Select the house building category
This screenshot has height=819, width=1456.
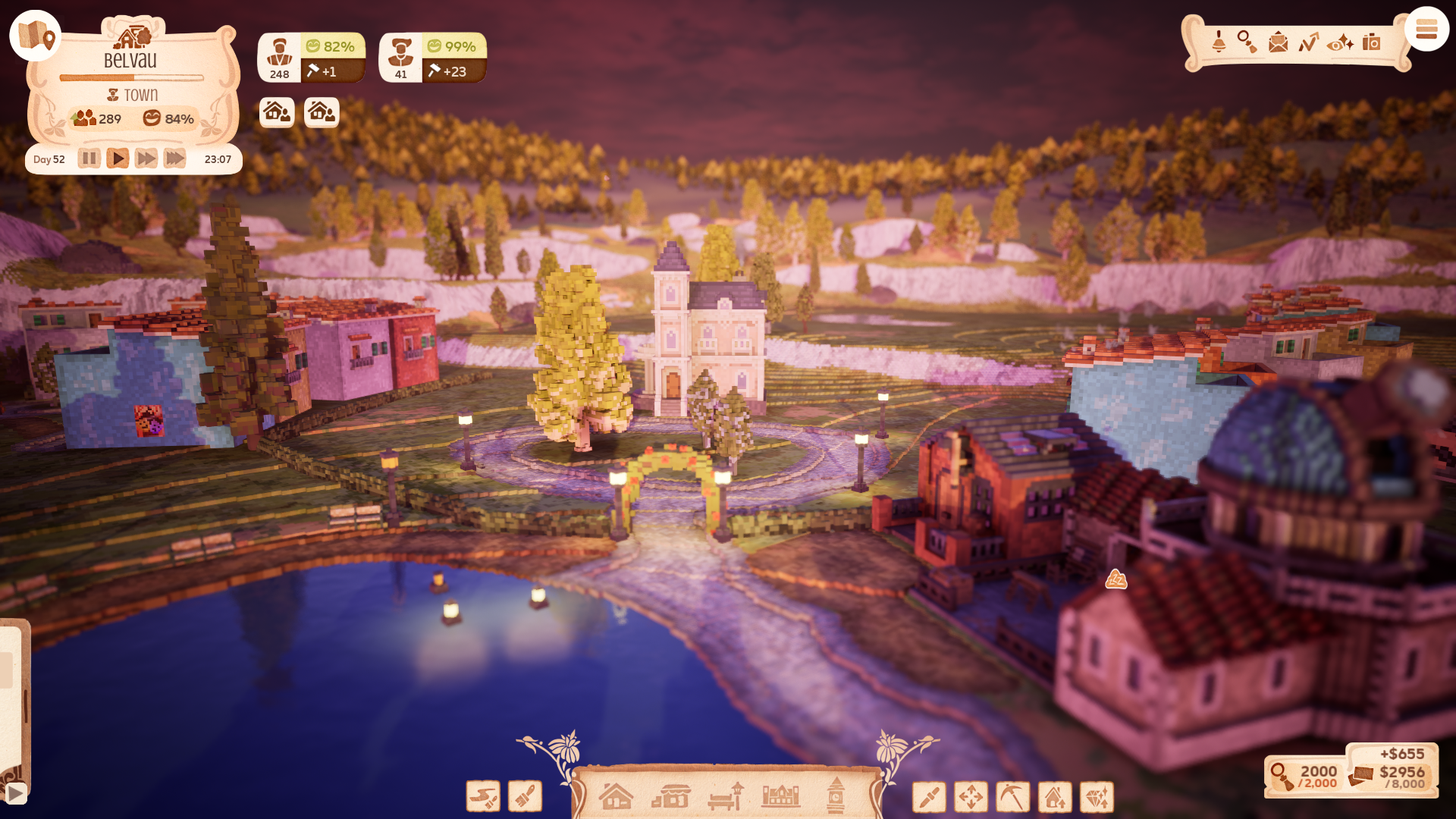click(x=616, y=796)
